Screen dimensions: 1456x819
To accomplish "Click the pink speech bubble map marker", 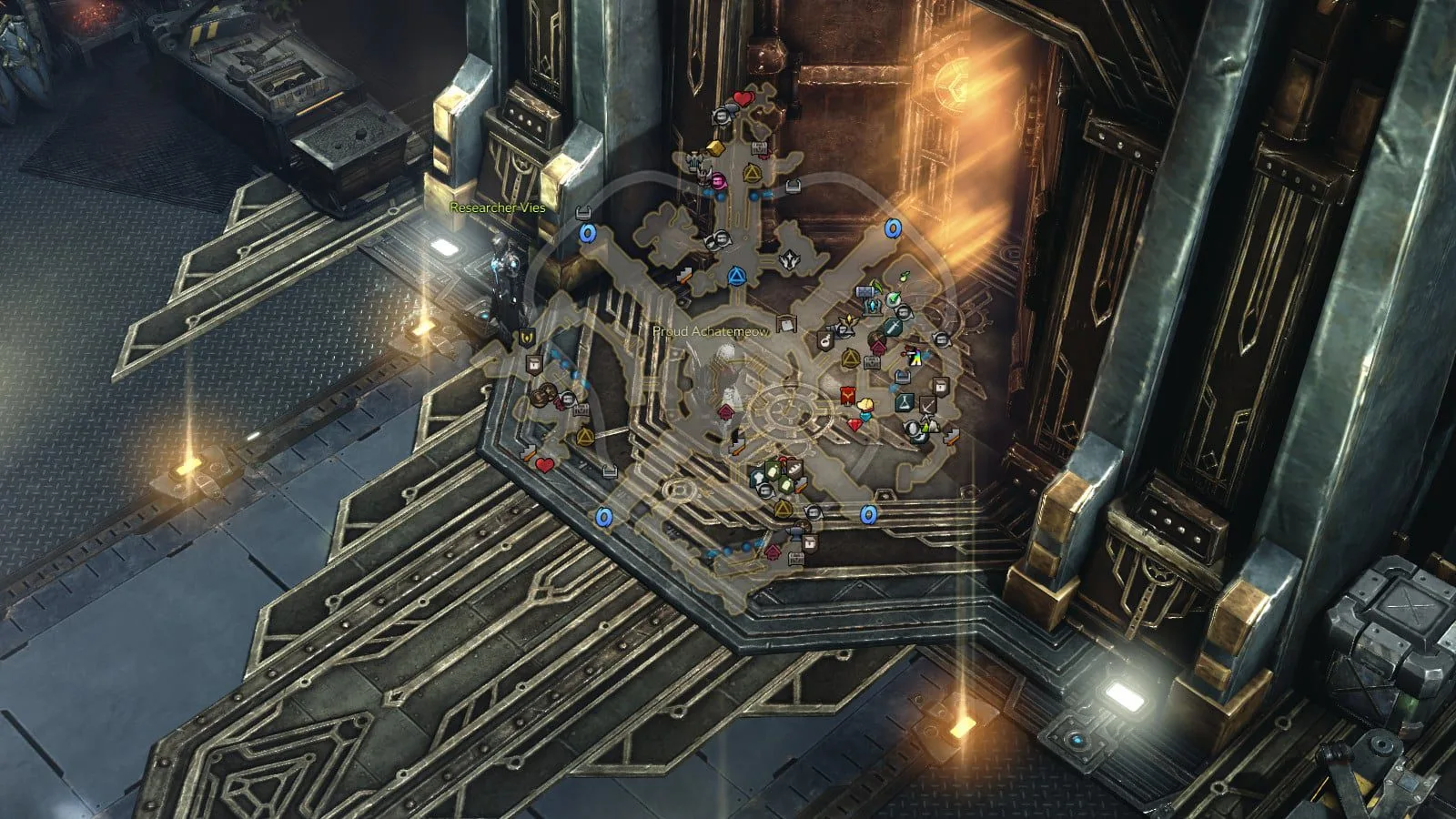I will pyautogui.click(x=718, y=181).
